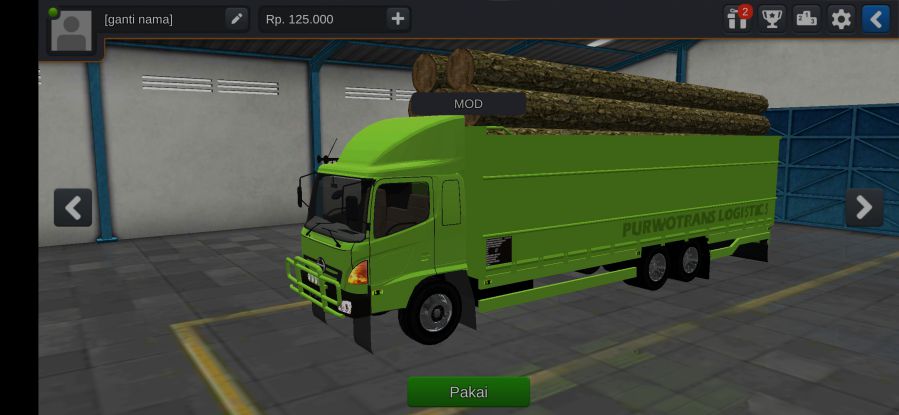Viewport: 899px width, 415px height.
Task: Open the gift box rewards
Action: coord(738,18)
